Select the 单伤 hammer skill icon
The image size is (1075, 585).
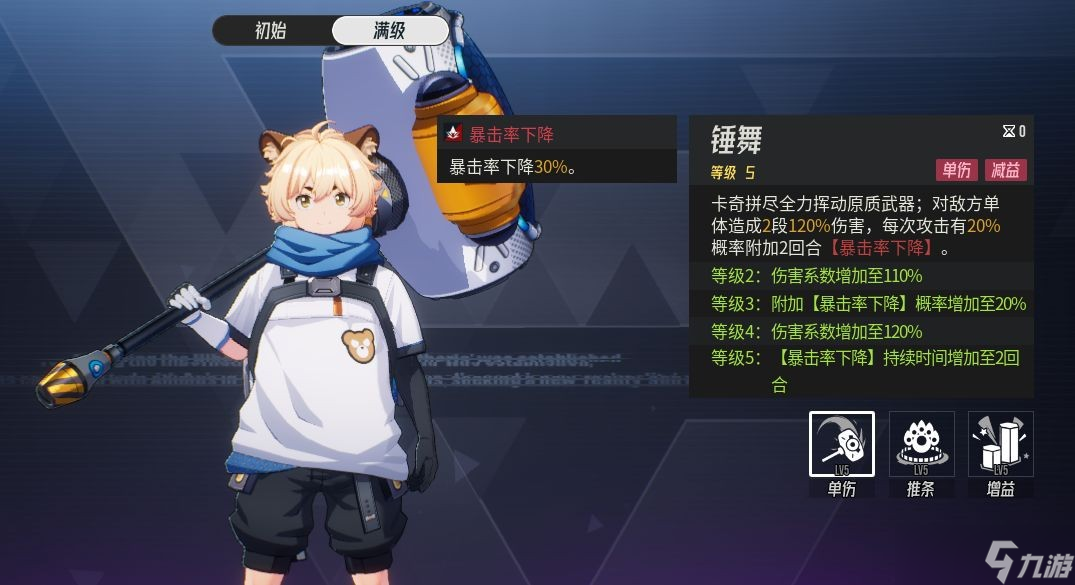(x=841, y=444)
